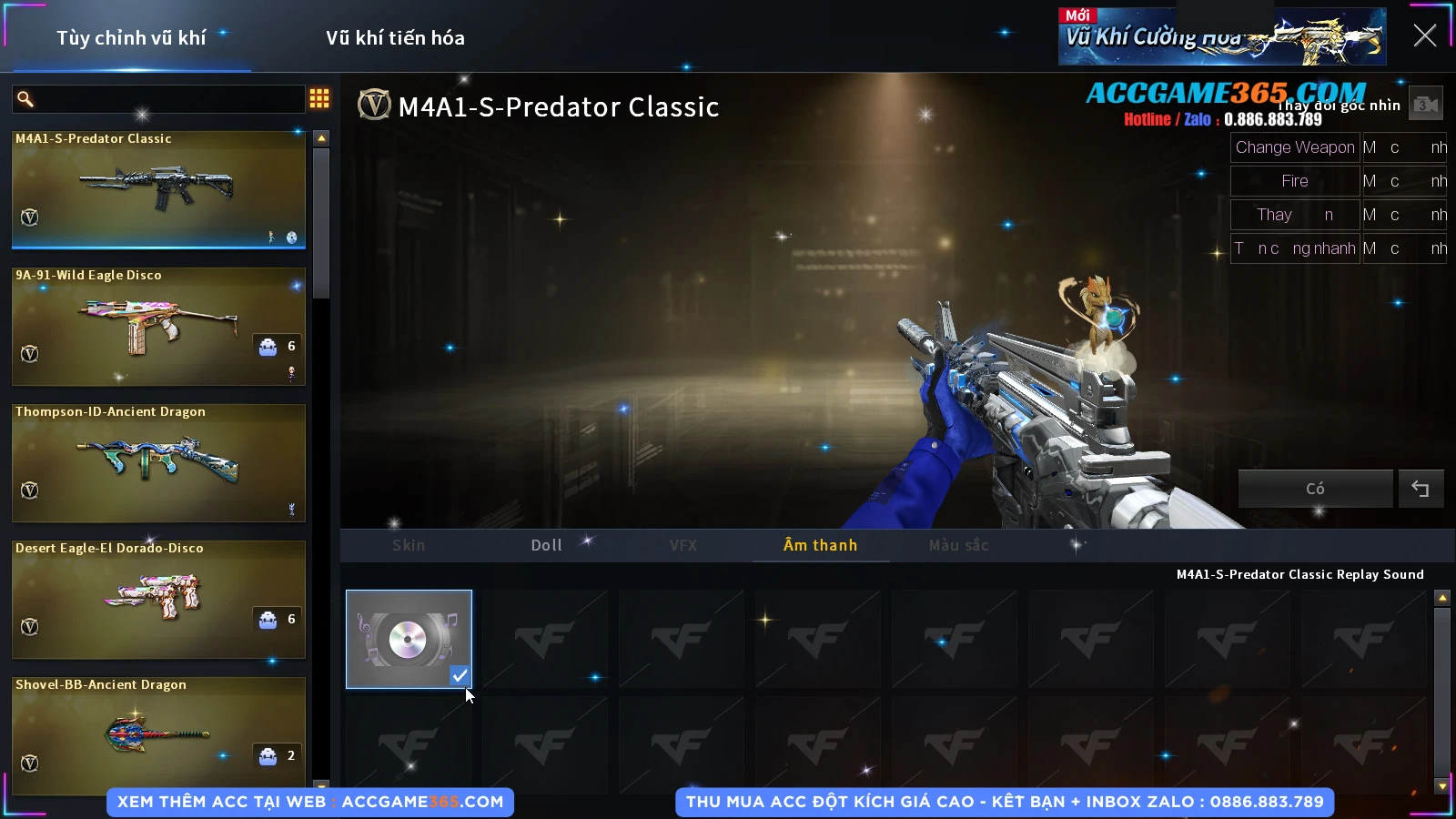This screenshot has width=1456, height=819.
Task: Close the weapon customization window
Action: point(1424,35)
